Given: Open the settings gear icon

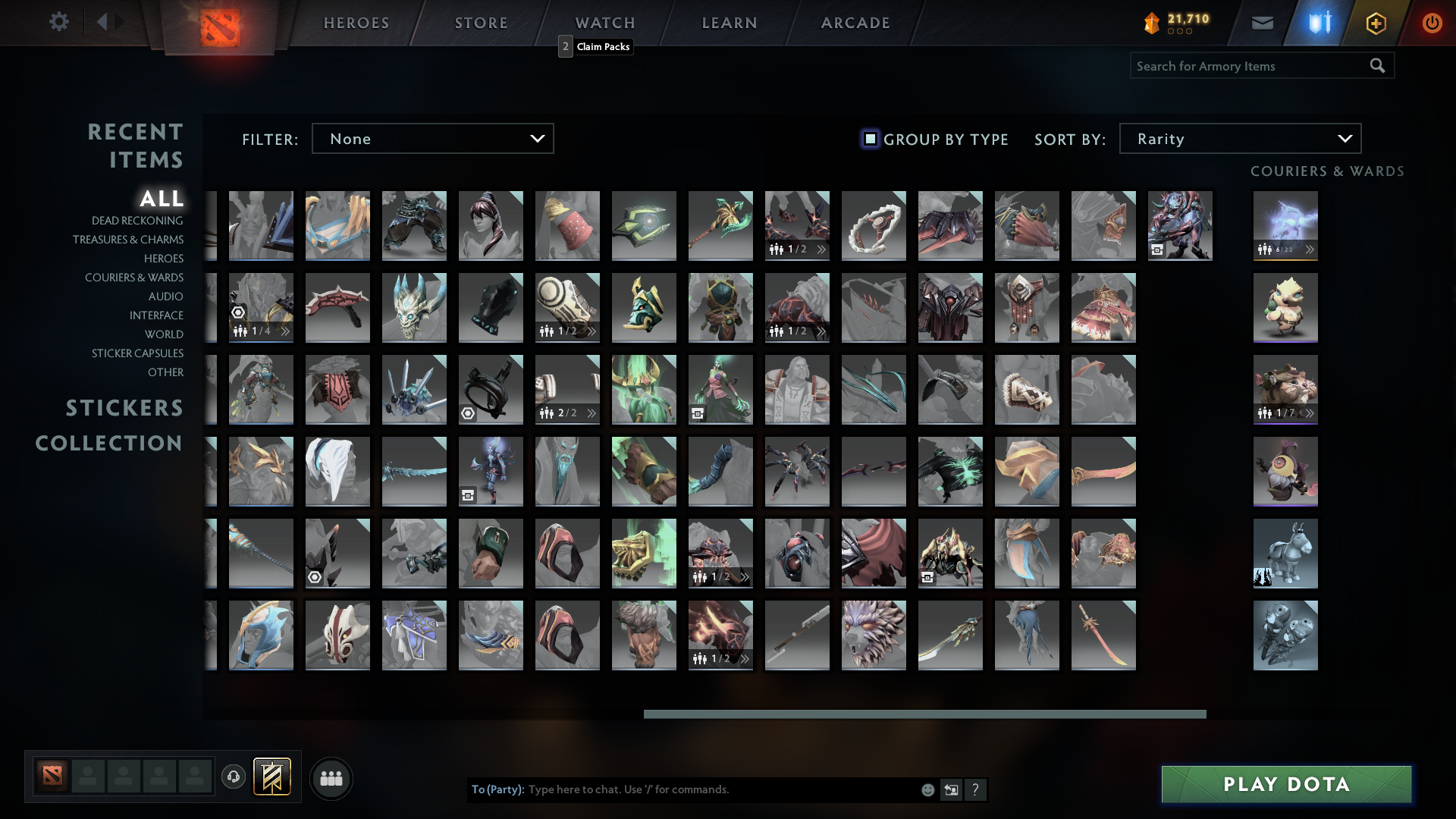Looking at the screenshot, I should (x=59, y=22).
